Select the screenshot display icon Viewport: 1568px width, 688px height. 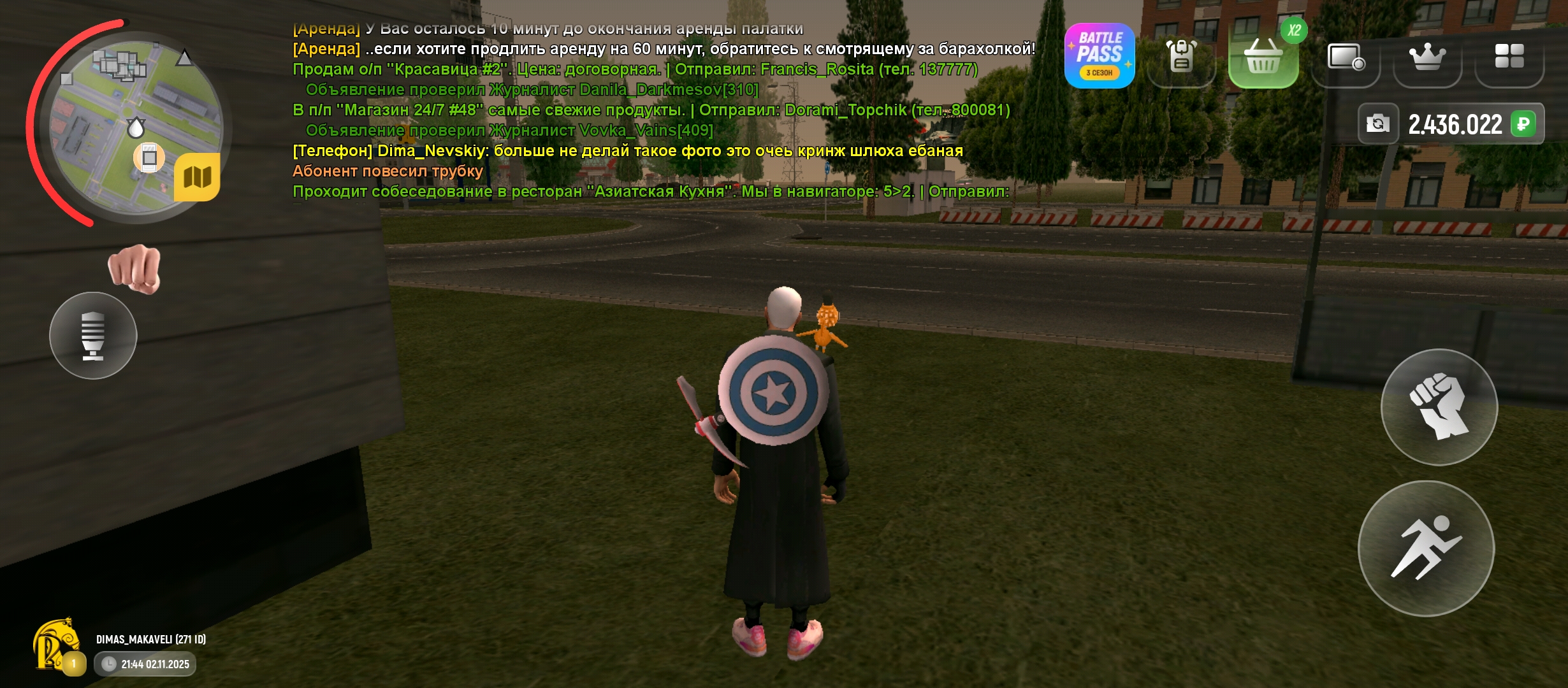(1346, 57)
